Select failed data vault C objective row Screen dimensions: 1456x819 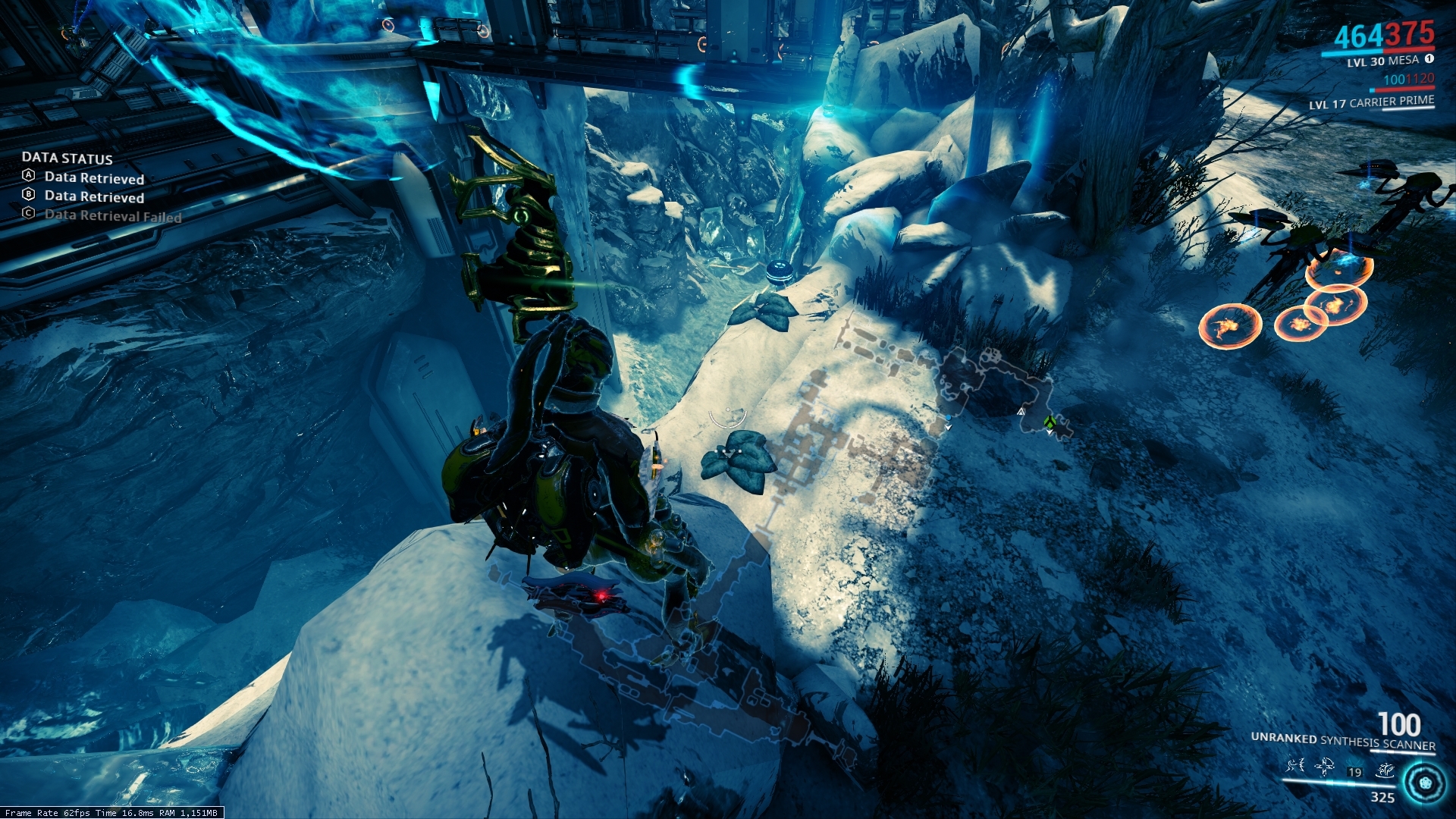pyautogui.click(x=102, y=215)
